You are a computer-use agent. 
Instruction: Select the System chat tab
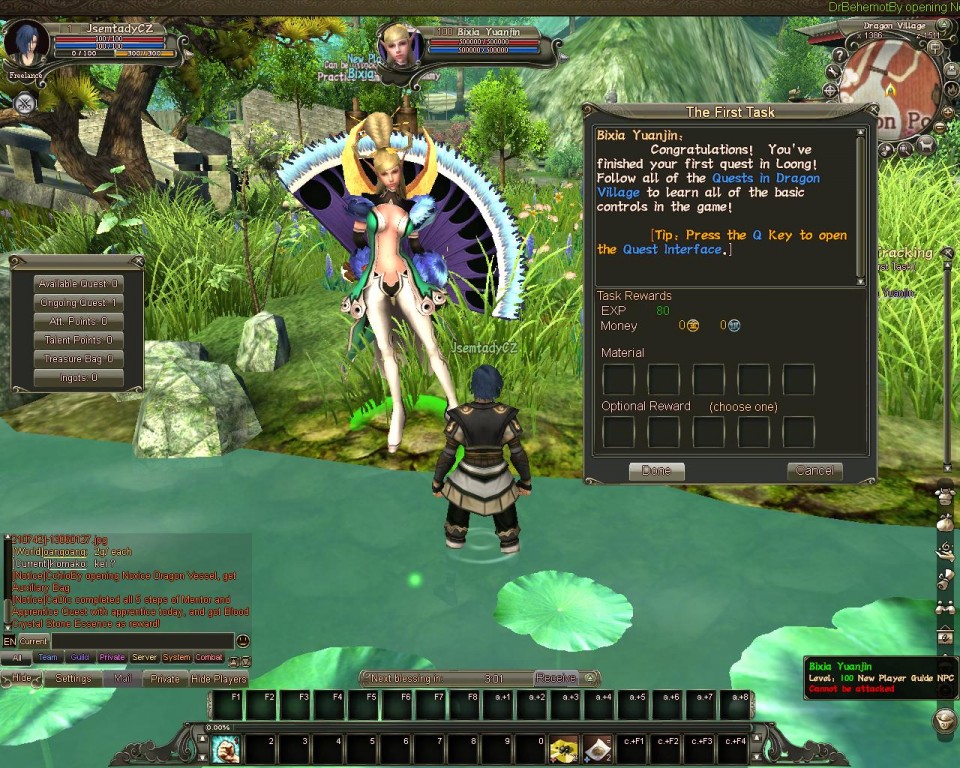tap(176, 658)
